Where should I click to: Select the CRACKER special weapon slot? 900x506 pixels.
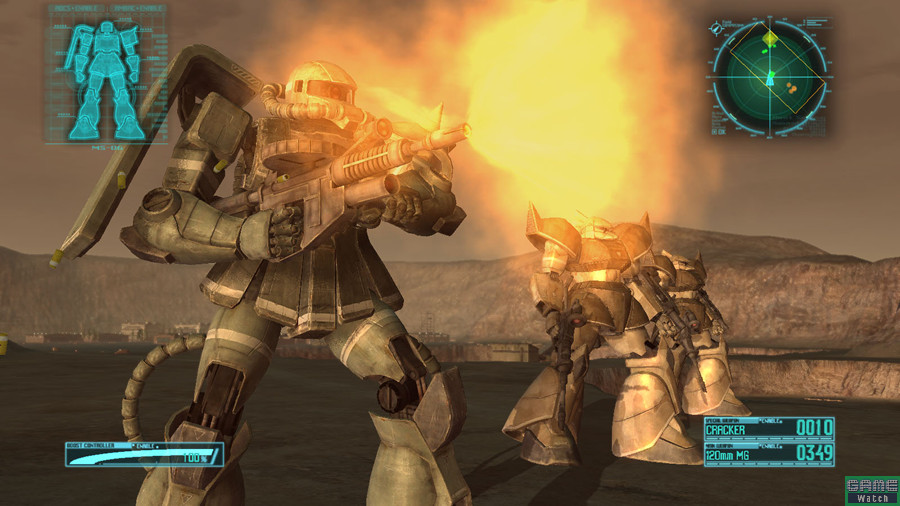(x=768, y=429)
